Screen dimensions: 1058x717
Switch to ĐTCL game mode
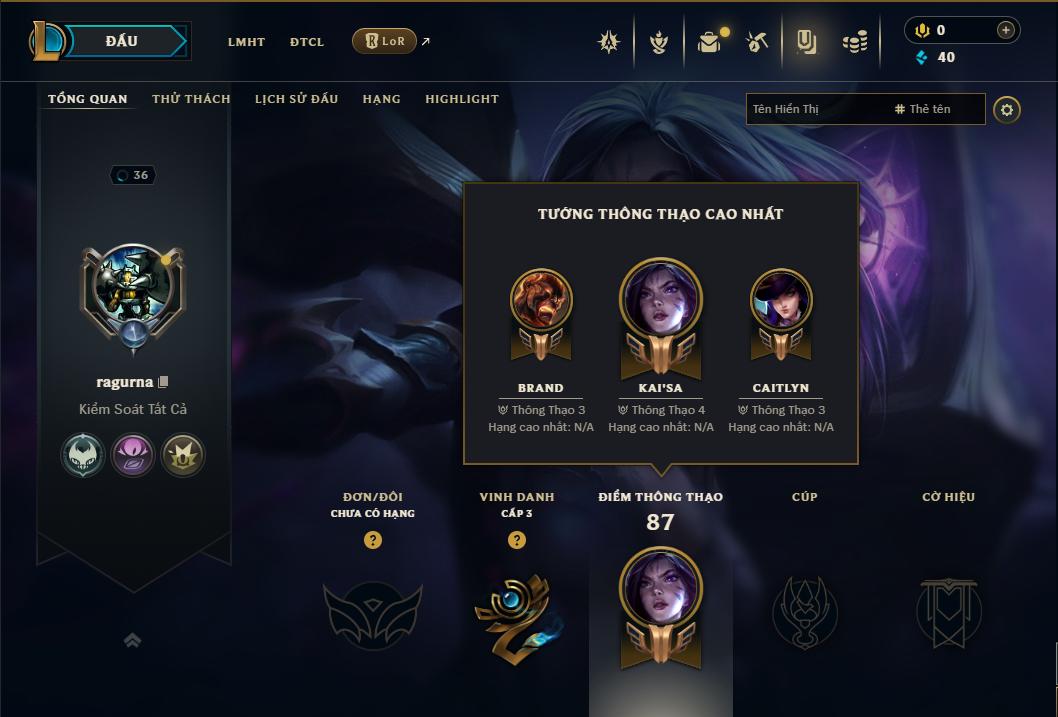(x=307, y=42)
